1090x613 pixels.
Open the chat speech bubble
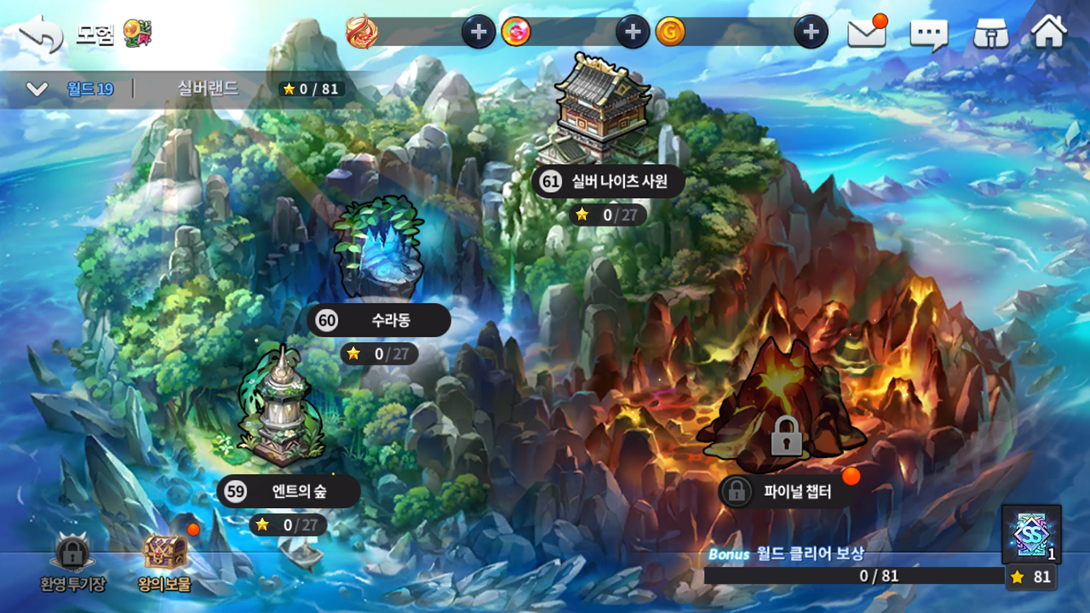(928, 34)
